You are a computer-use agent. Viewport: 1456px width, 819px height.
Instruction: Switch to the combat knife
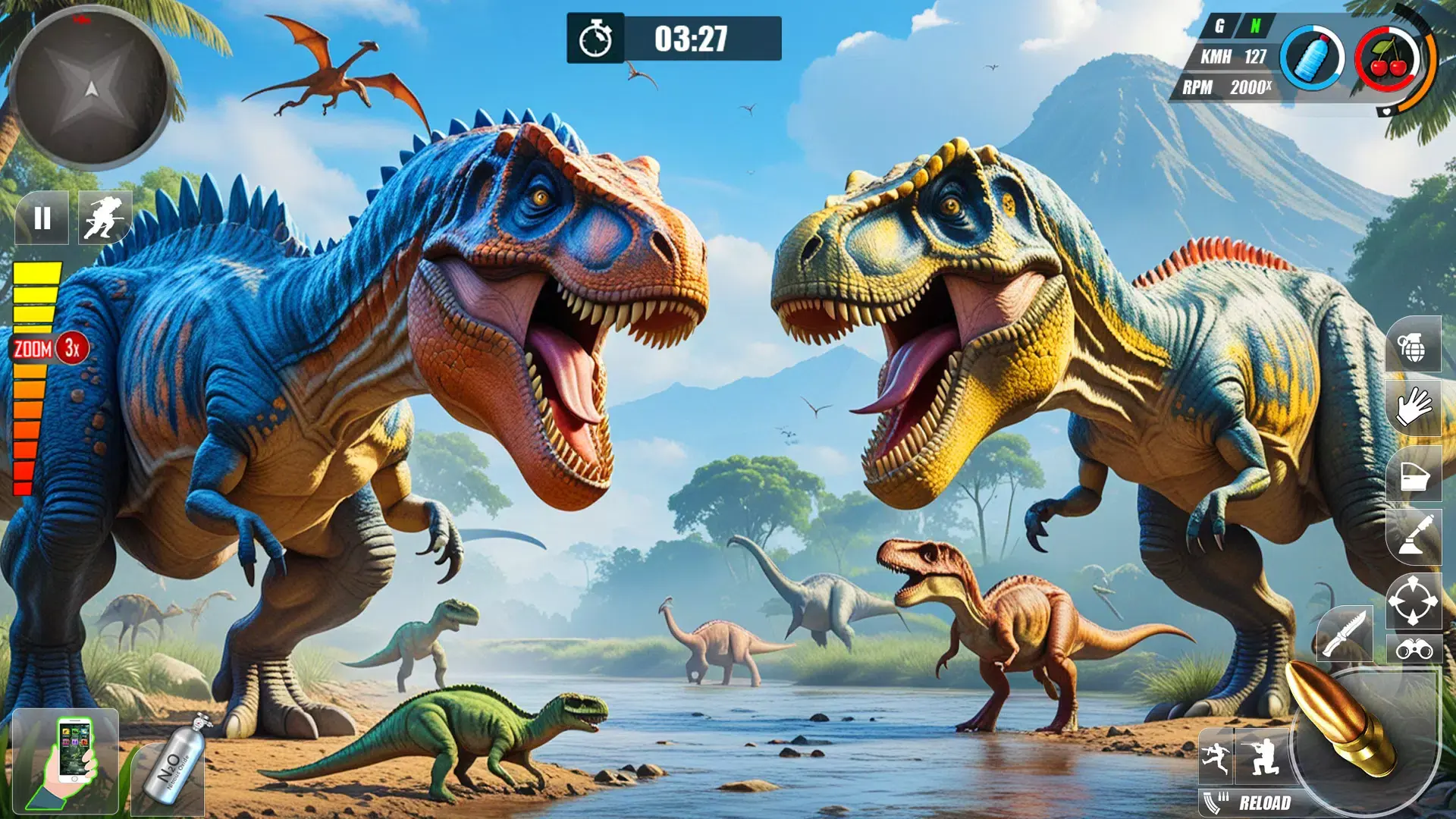(1345, 633)
